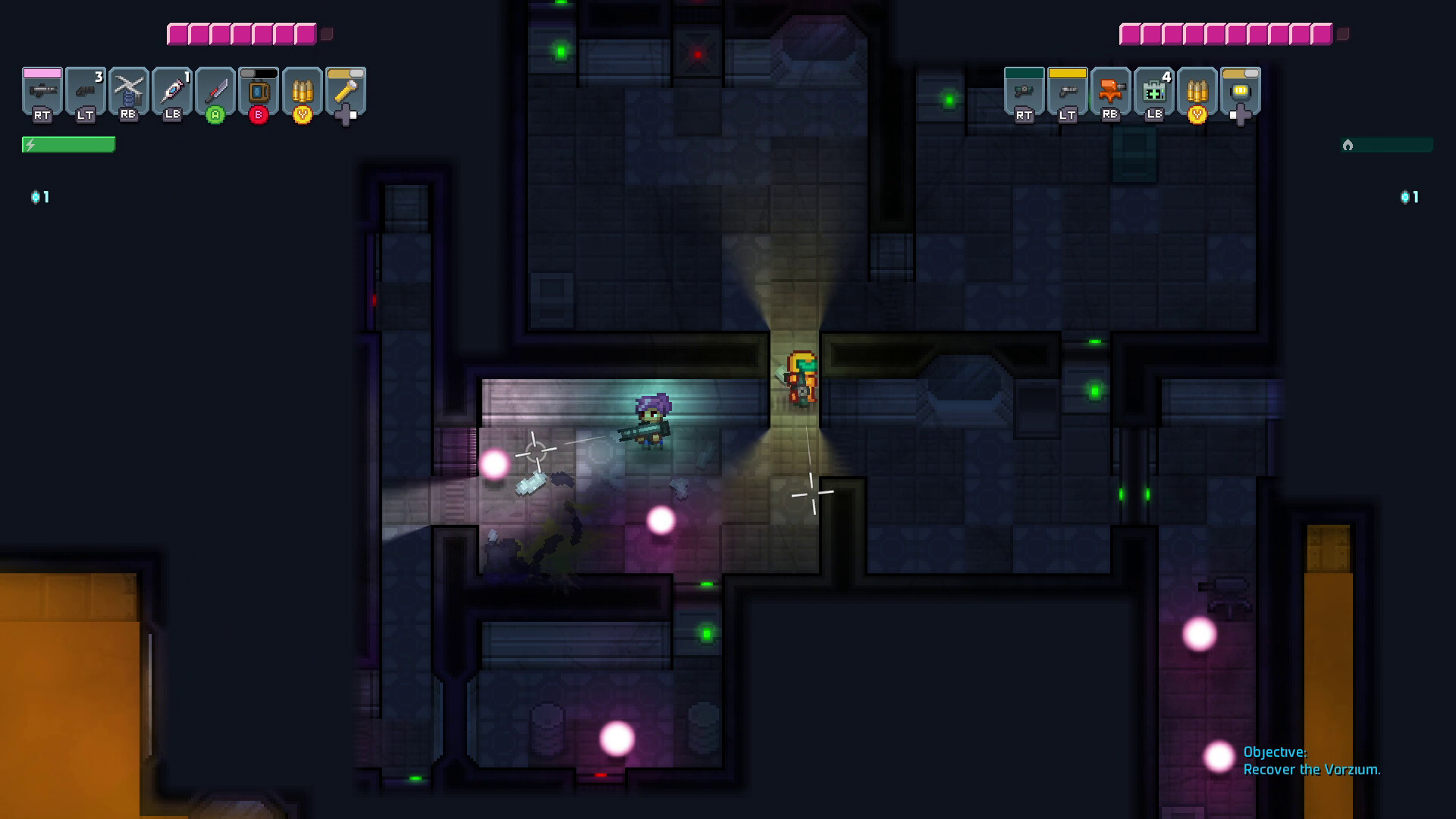Select the rocket launcher in the RT slot
The height and width of the screenshot is (819, 1456).
click(x=43, y=91)
